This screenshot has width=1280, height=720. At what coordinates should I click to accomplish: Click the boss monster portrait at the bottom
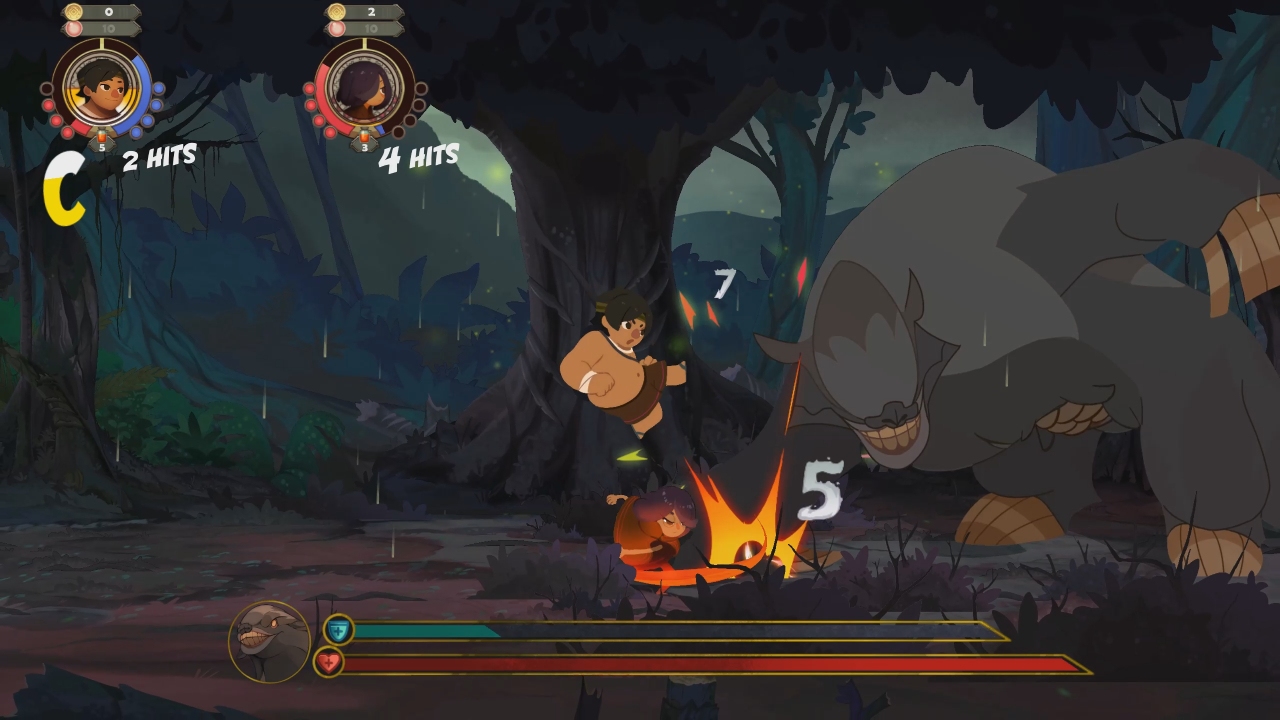coord(268,641)
